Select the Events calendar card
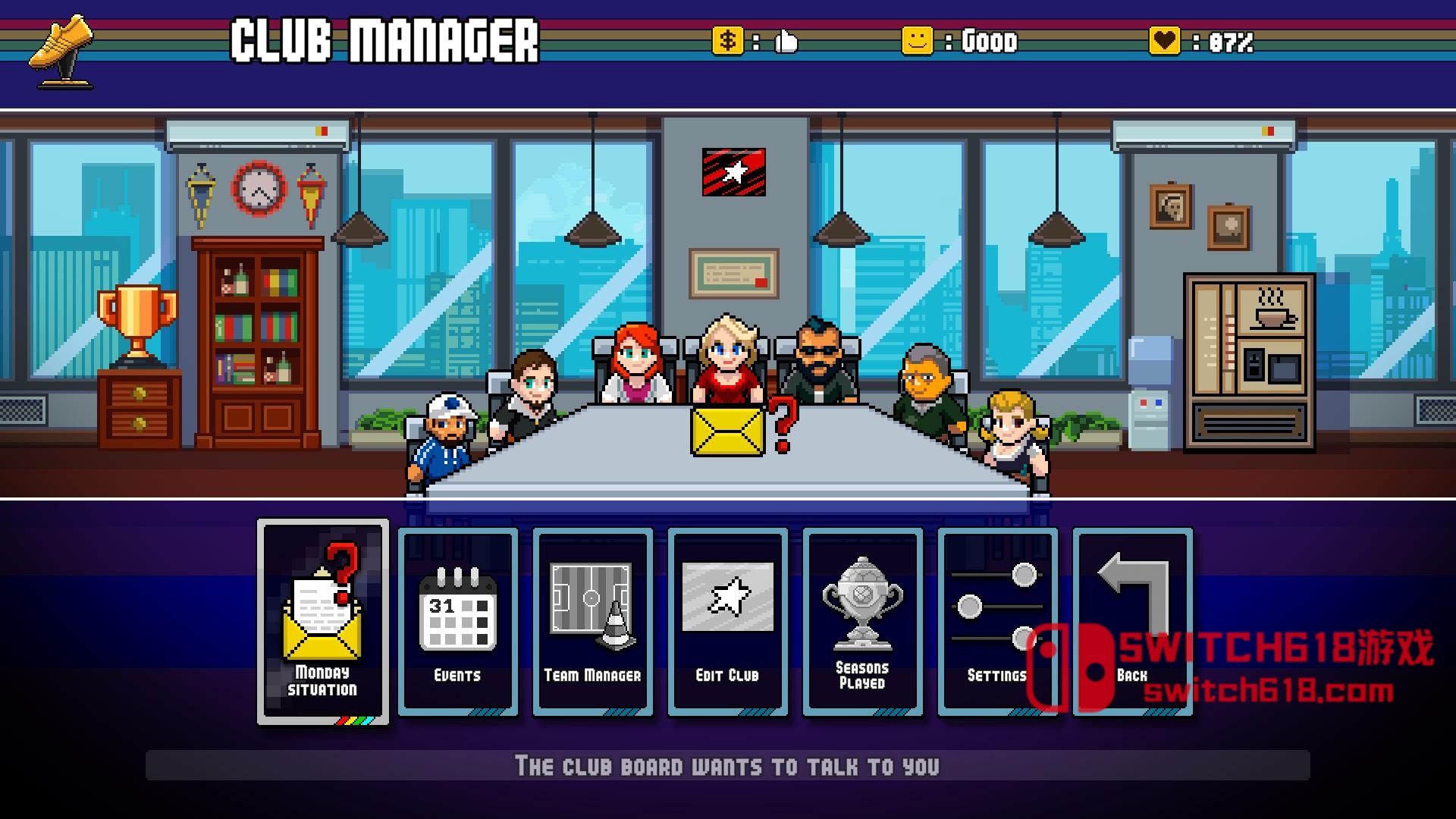 tap(458, 622)
